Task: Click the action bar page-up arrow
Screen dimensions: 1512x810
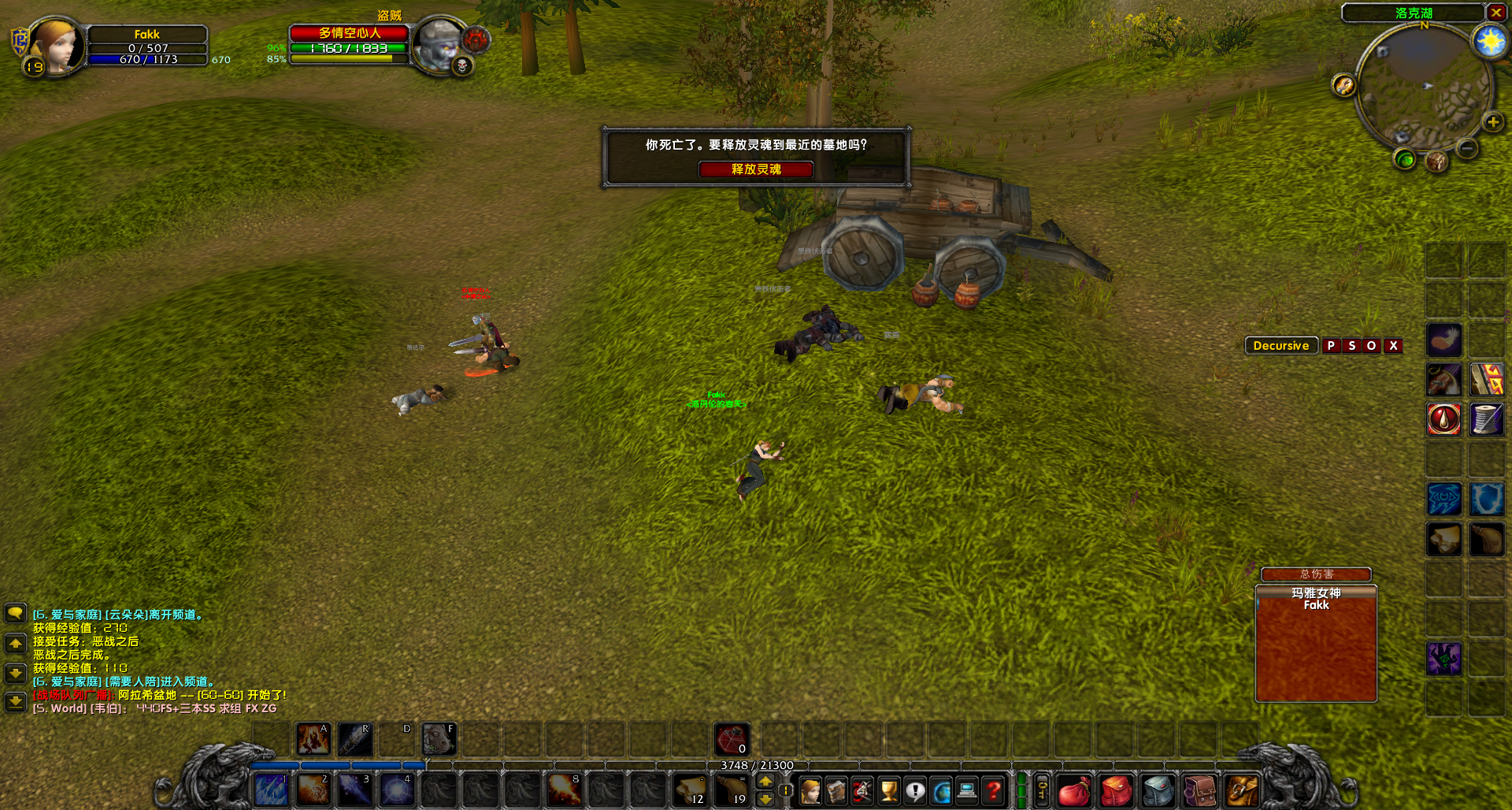Action: point(765,782)
